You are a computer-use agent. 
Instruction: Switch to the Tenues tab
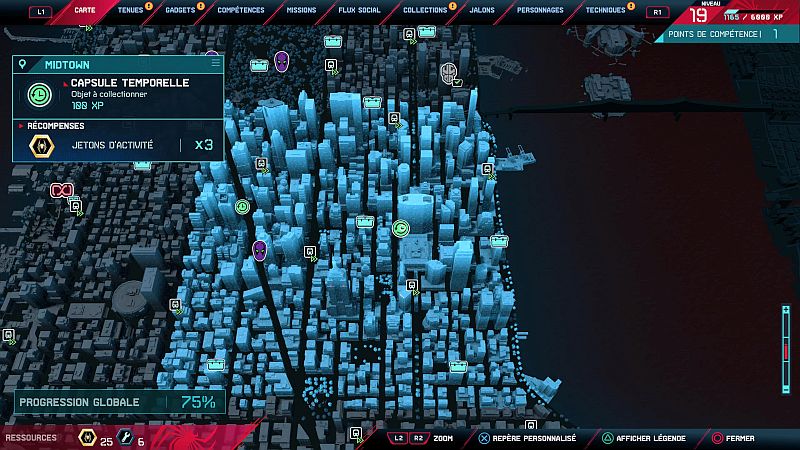coord(130,10)
